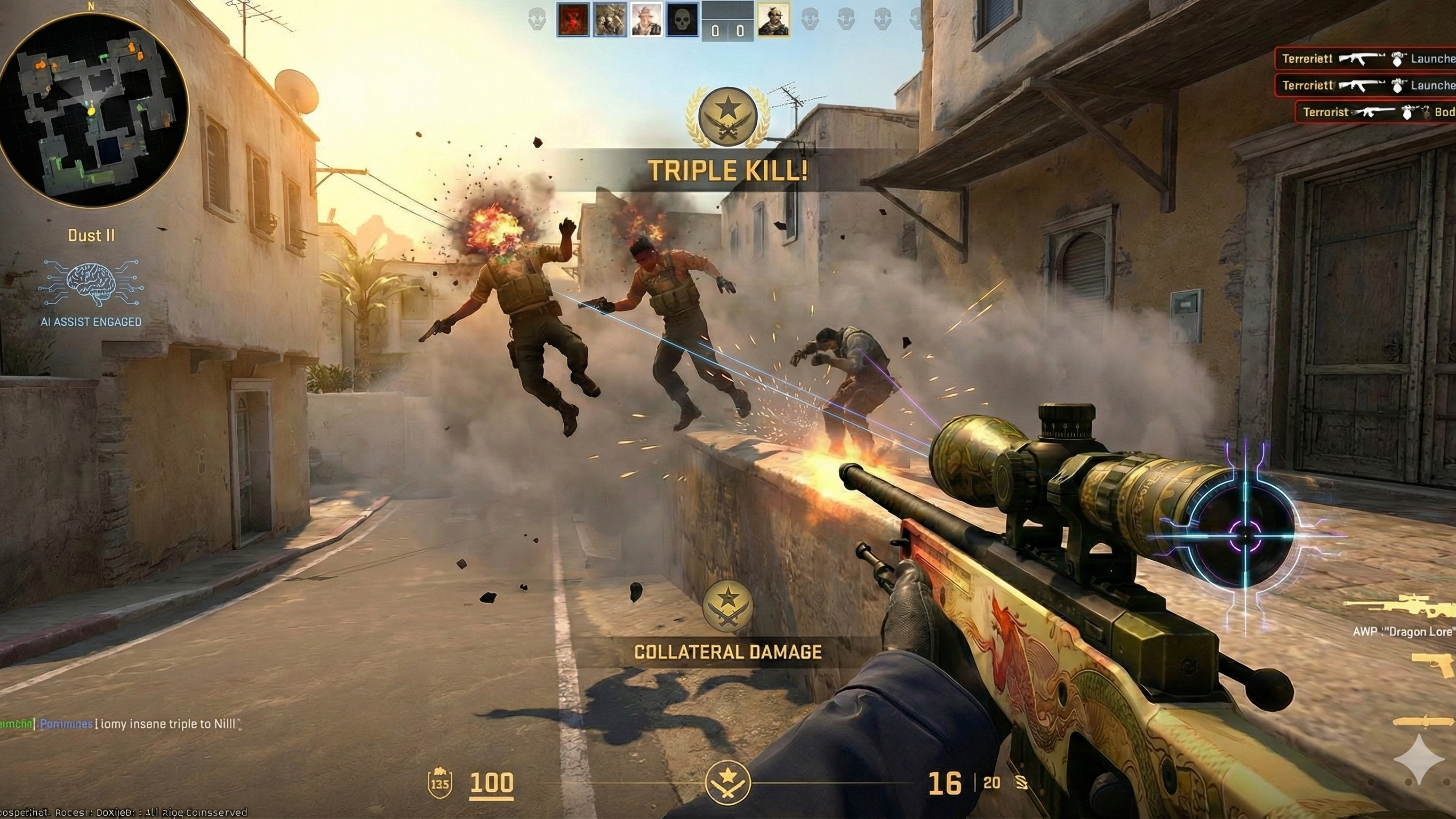
Task: Click the Triple Kill star medal badge
Action: tap(727, 117)
